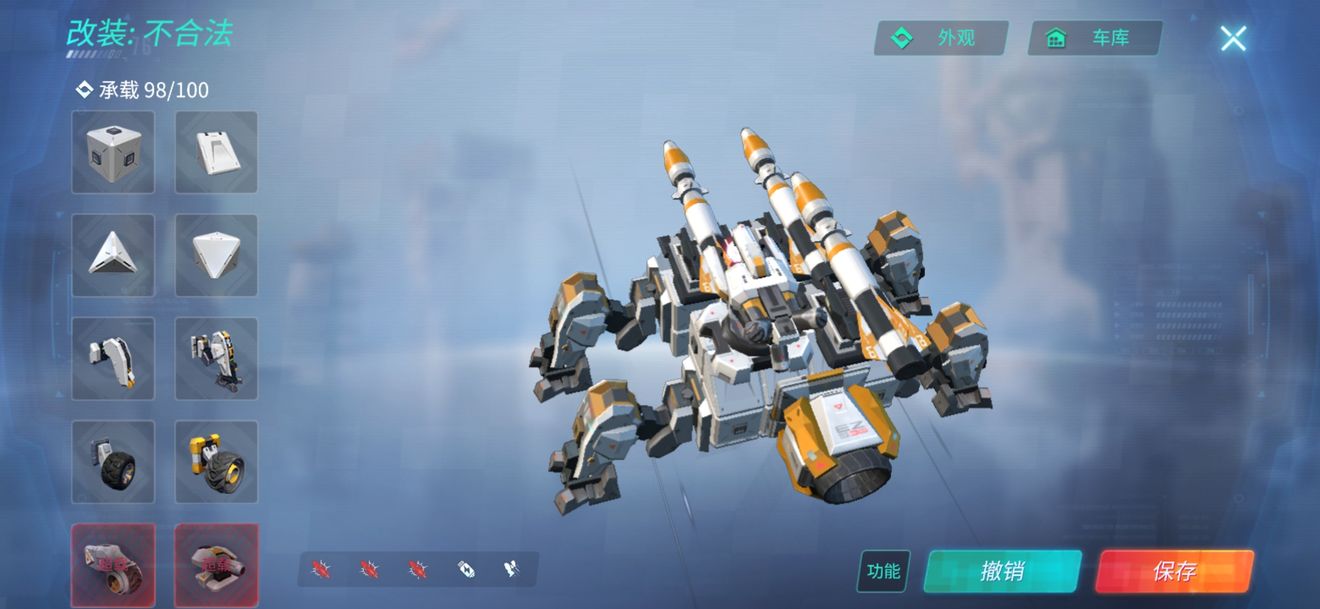Viewport: 1320px width, 609px height.
Task: Select the thruster booster module icon
Action: 511,569
